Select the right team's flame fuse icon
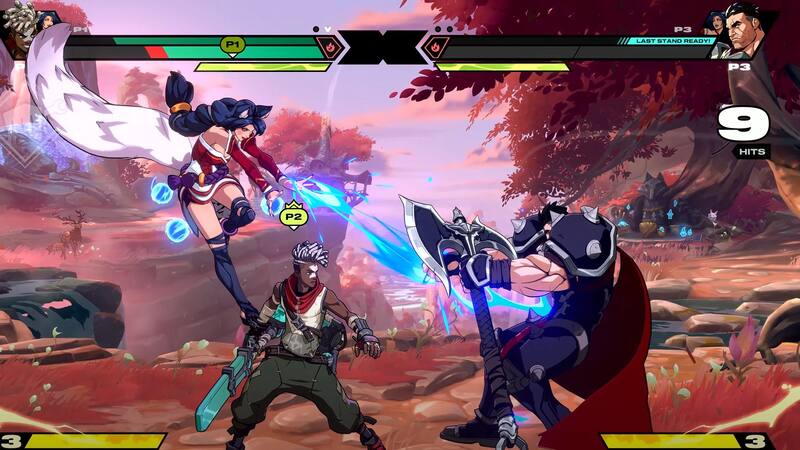 click(435, 46)
